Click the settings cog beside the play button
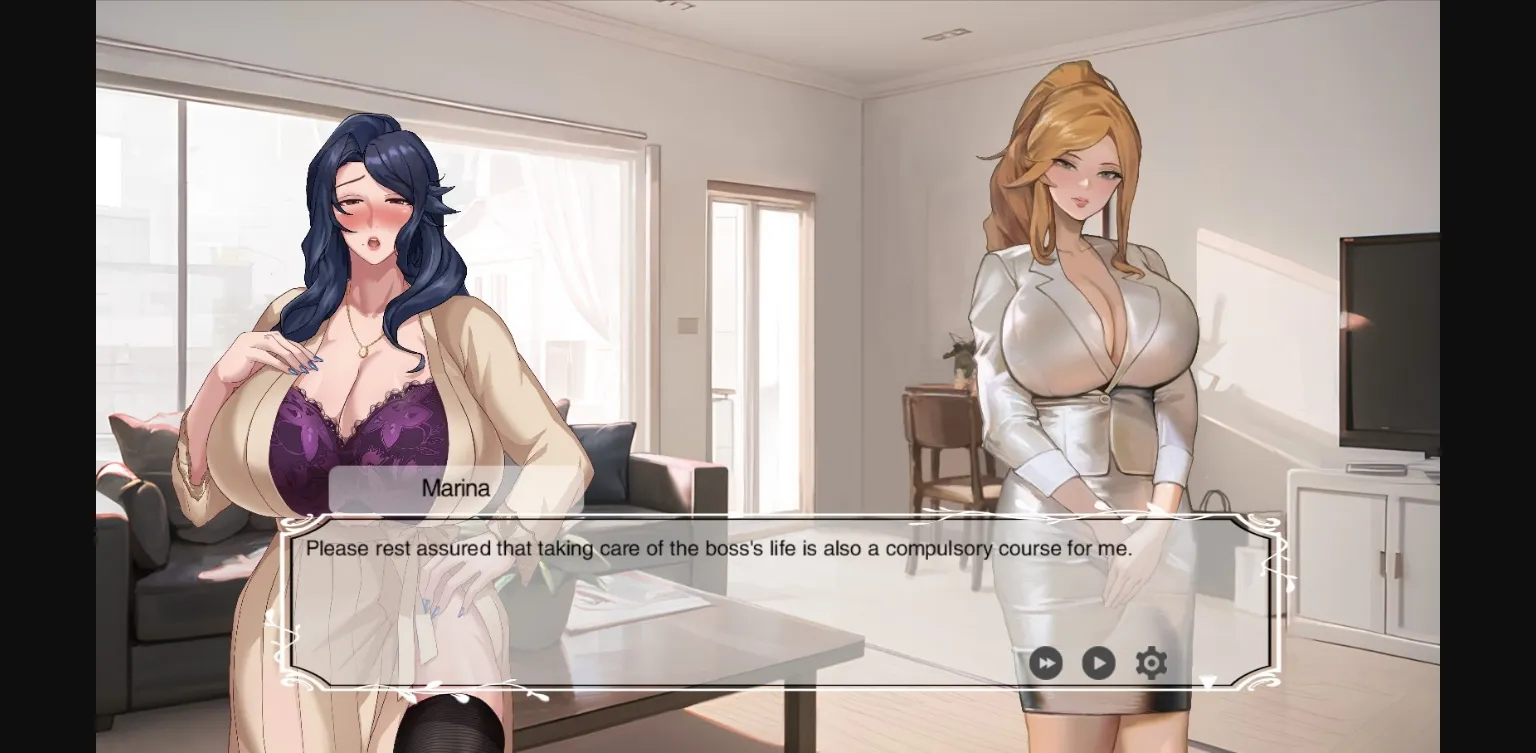This screenshot has height=753, width=1536. click(x=1151, y=662)
